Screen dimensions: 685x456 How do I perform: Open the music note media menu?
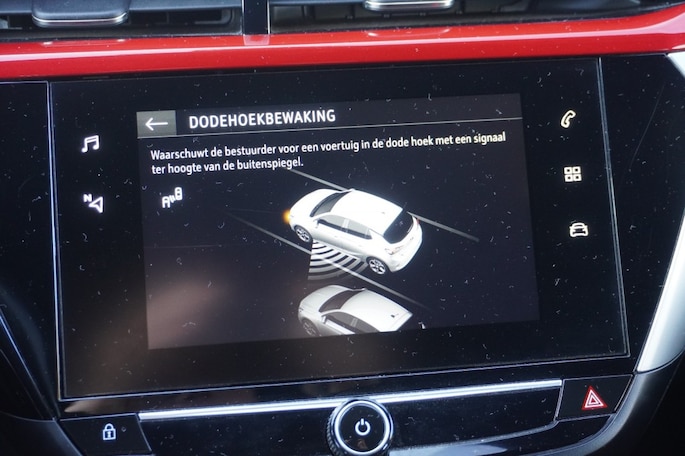(x=90, y=144)
